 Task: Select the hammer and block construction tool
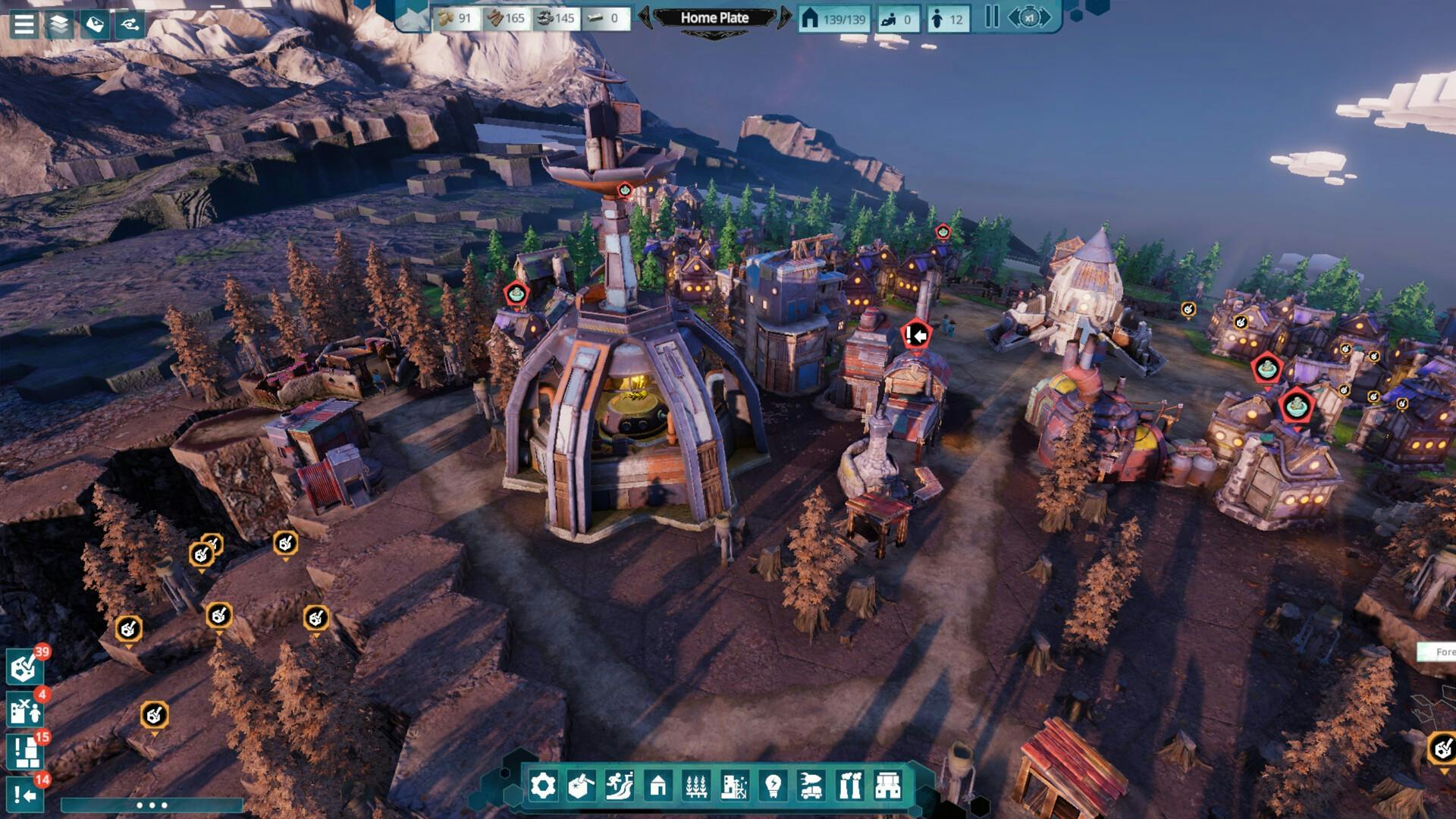click(x=581, y=786)
